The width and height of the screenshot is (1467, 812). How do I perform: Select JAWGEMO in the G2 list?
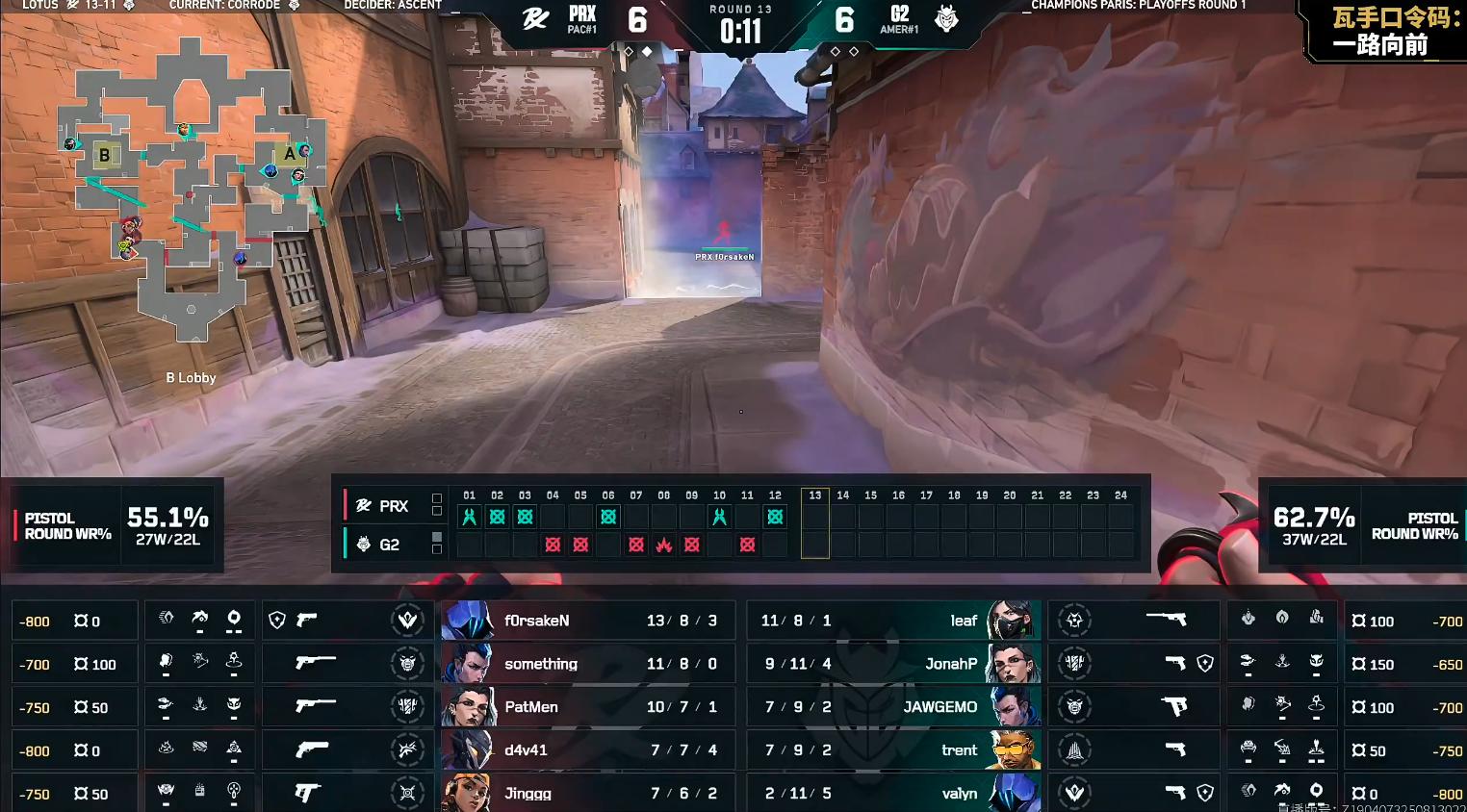tap(893, 707)
